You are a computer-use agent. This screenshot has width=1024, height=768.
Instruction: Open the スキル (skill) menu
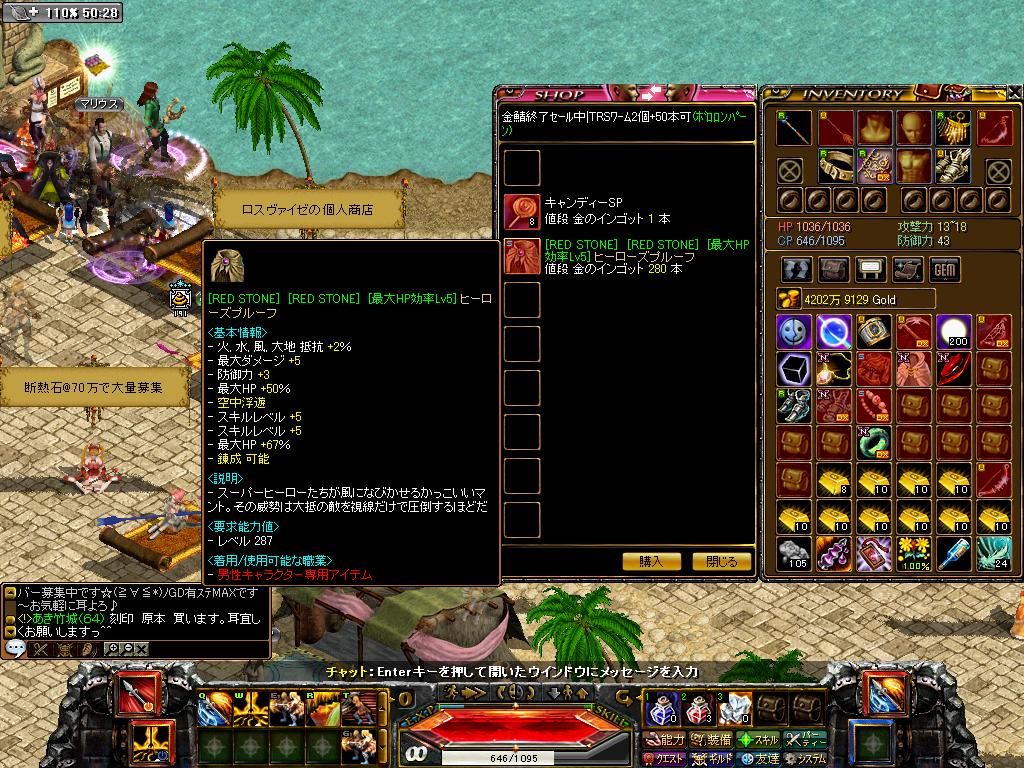pyautogui.click(x=759, y=740)
